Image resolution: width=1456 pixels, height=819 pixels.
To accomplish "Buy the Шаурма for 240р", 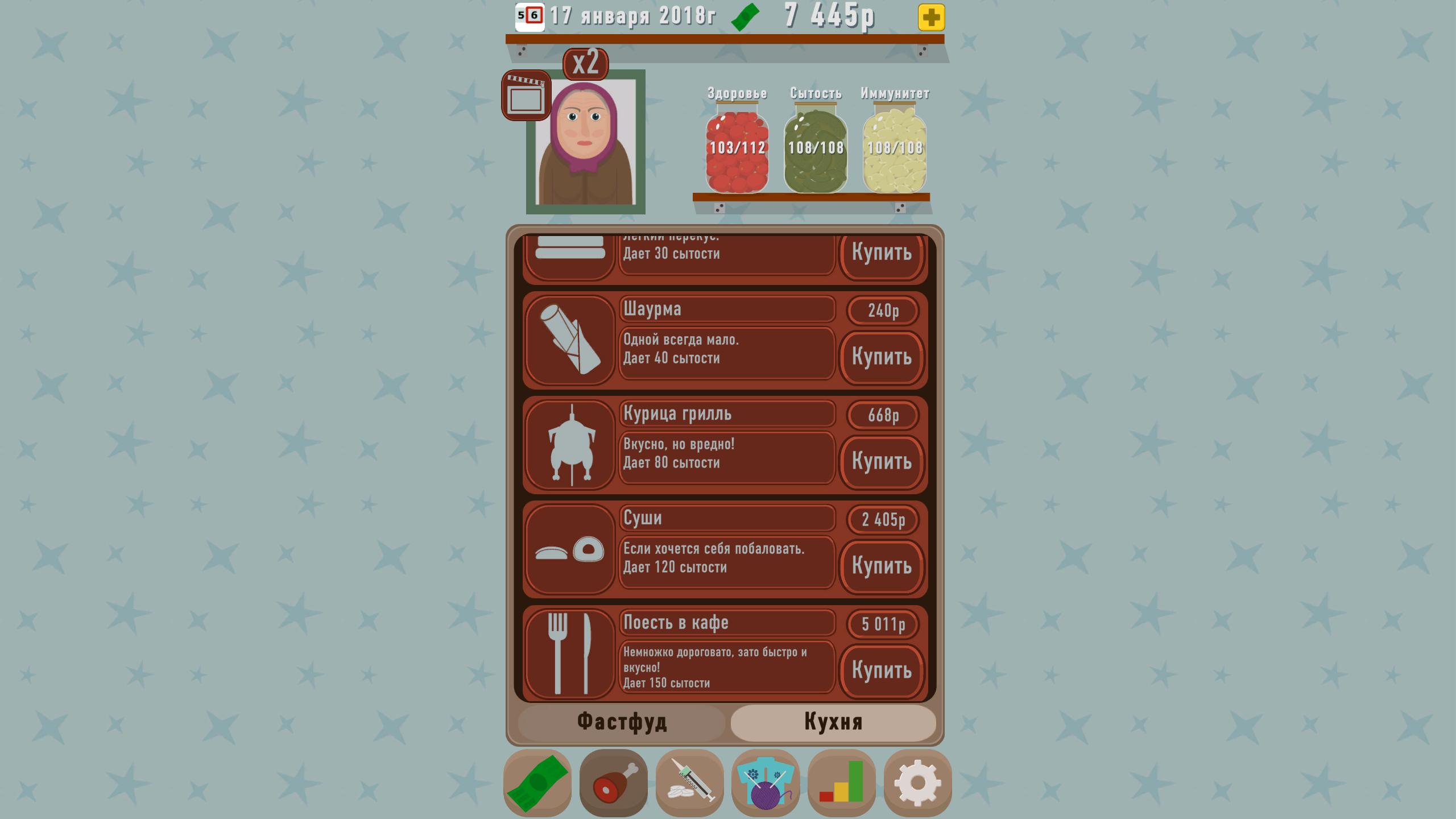I will pos(882,358).
